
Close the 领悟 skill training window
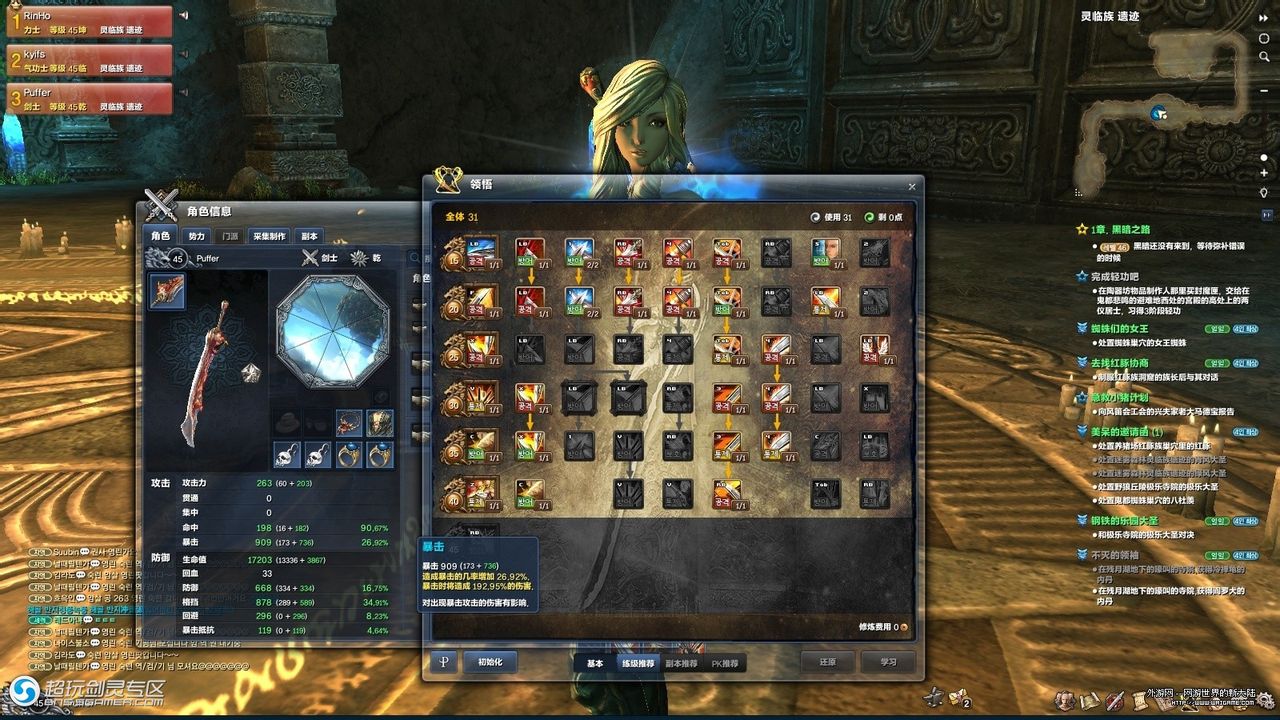pos(911,186)
